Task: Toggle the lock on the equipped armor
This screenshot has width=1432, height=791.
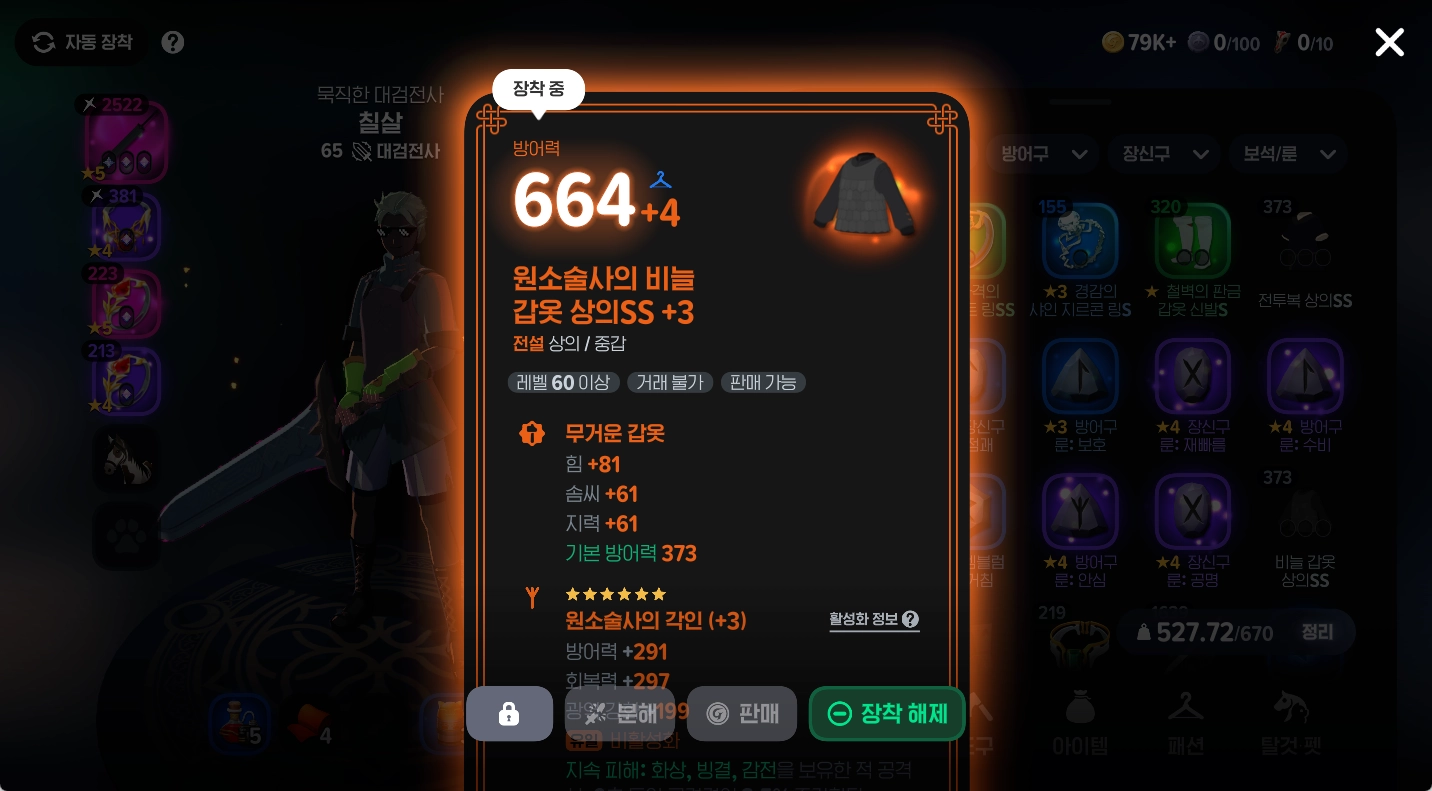Action: (509, 713)
